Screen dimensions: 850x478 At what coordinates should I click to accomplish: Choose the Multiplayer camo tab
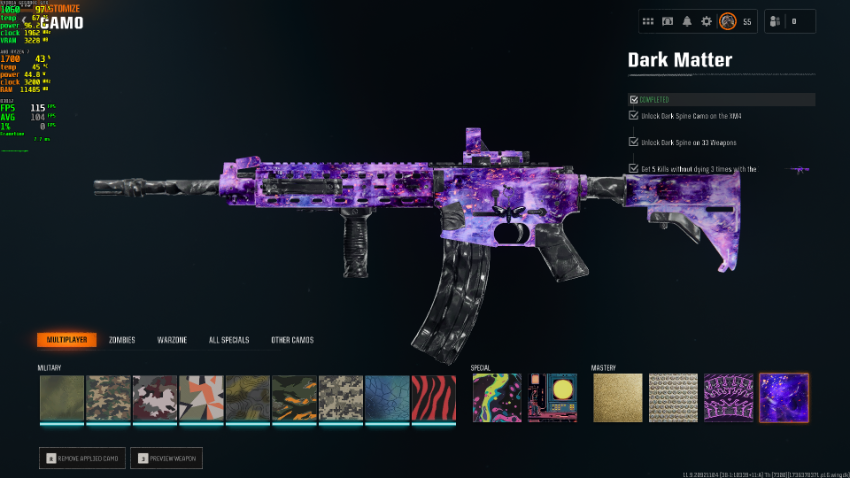pyautogui.click(x=67, y=340)
